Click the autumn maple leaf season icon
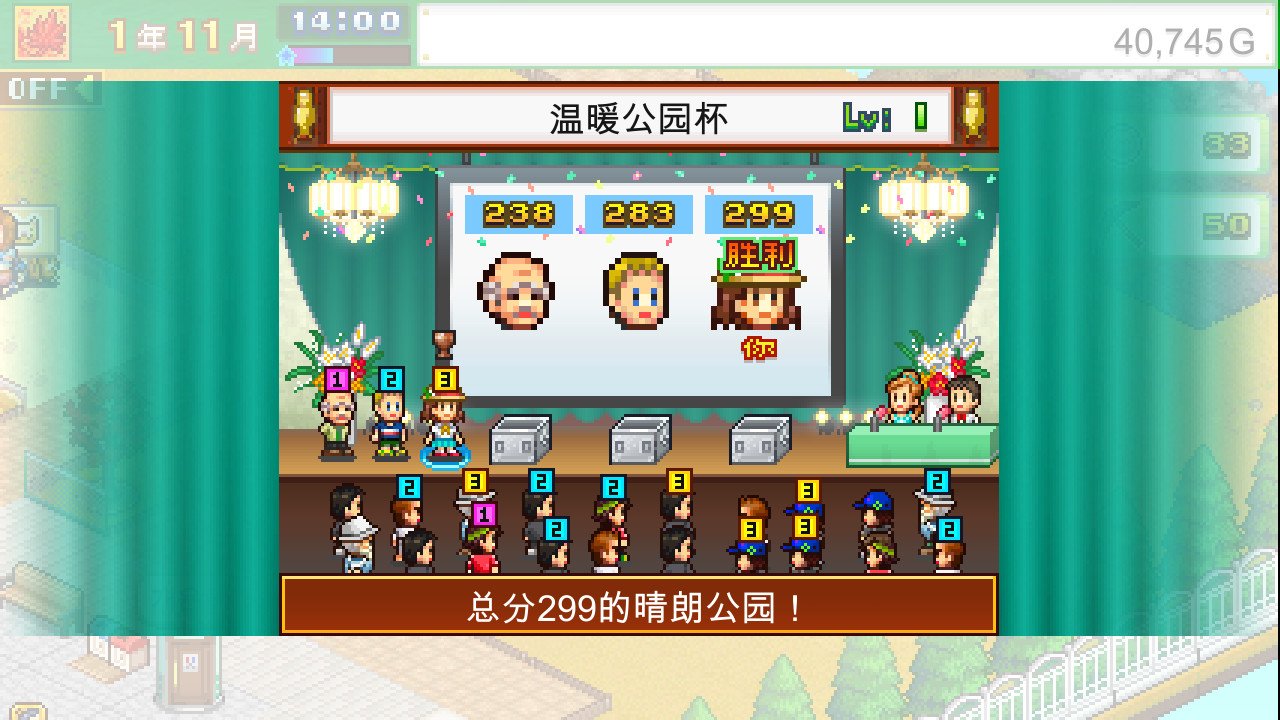The width and height of the screenshot is (1280, 720). (x=40, y=30)
